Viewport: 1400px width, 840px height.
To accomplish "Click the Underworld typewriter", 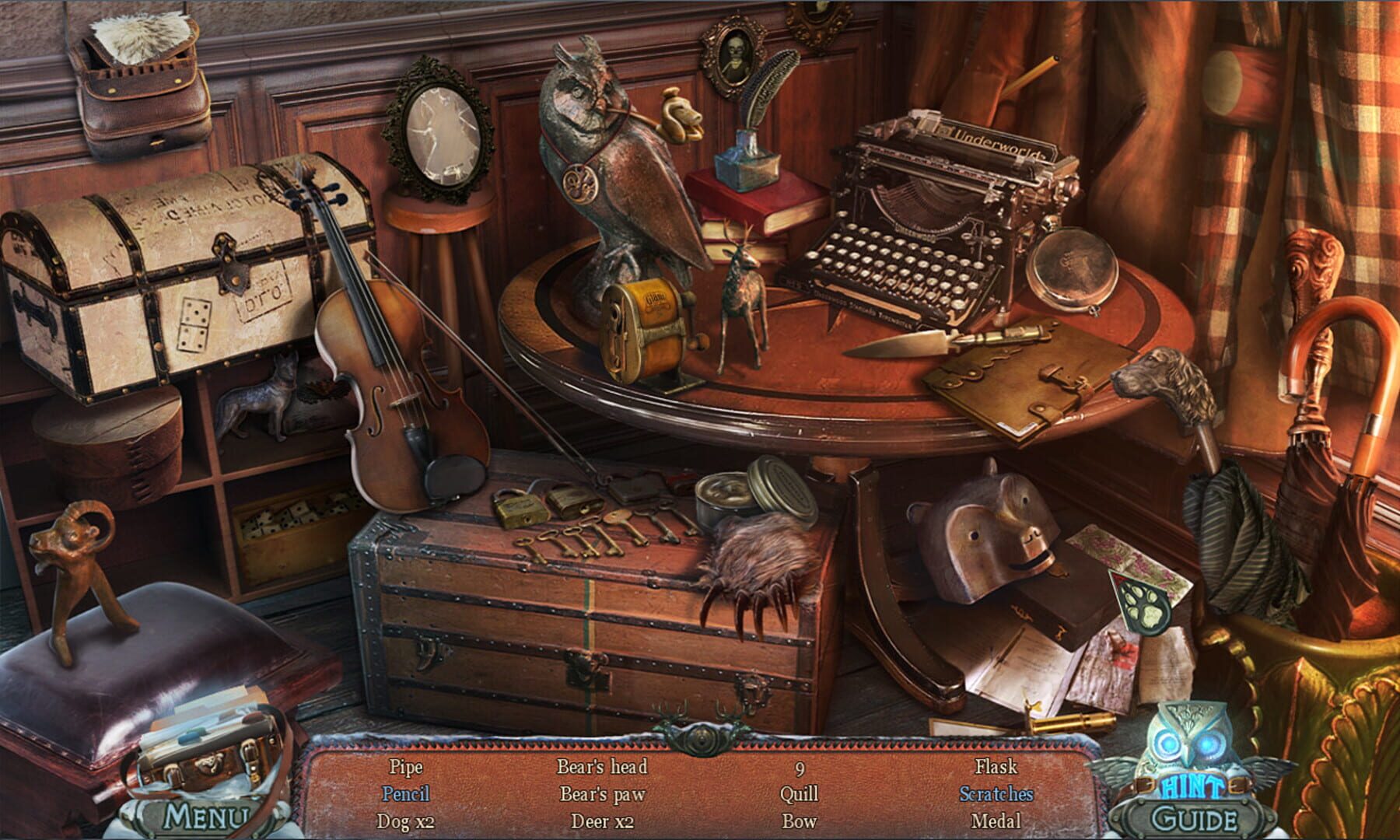I will click(933, 210).
